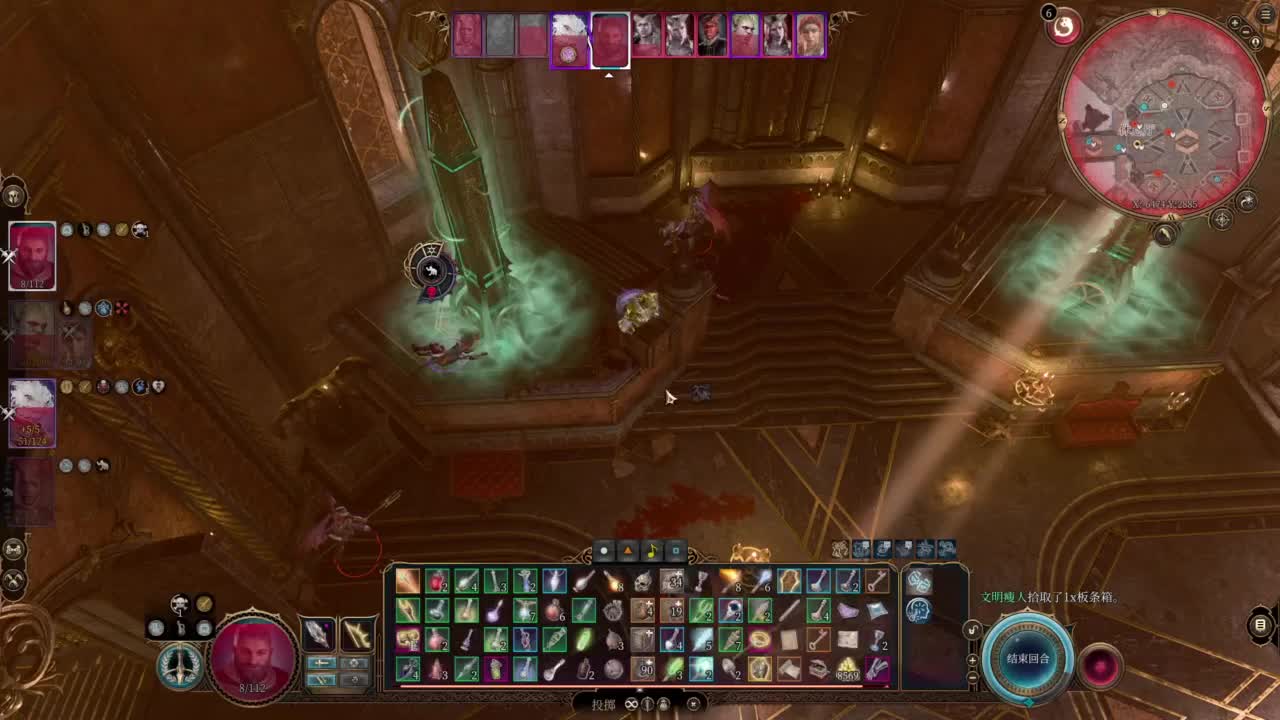Open the crossed hammers icon on left edge
This screenshot has height=720, width=1280.
click(14, 578)
